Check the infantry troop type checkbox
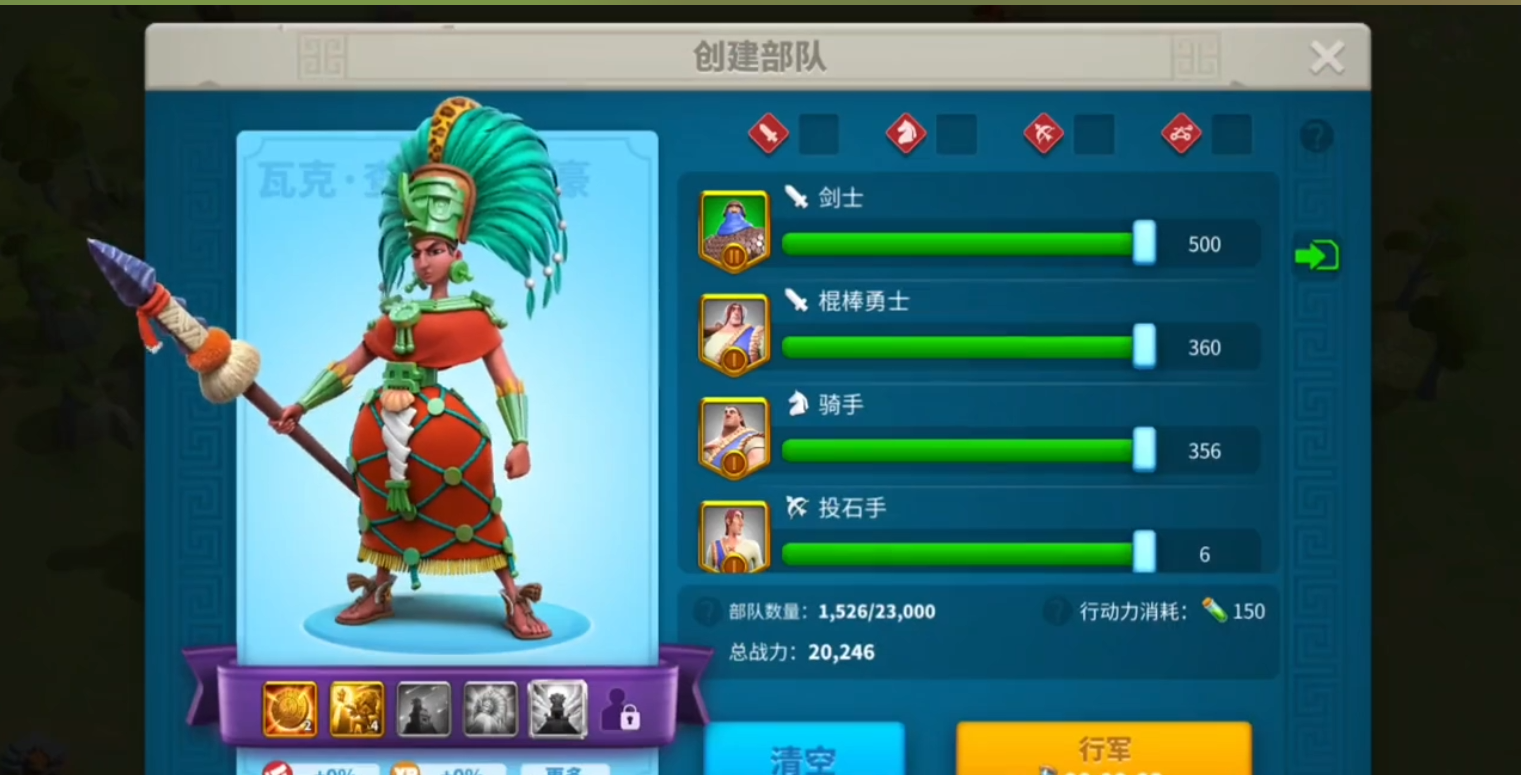Image resolution: width=1521 pixels, height=775 pixels. (820, 135)
